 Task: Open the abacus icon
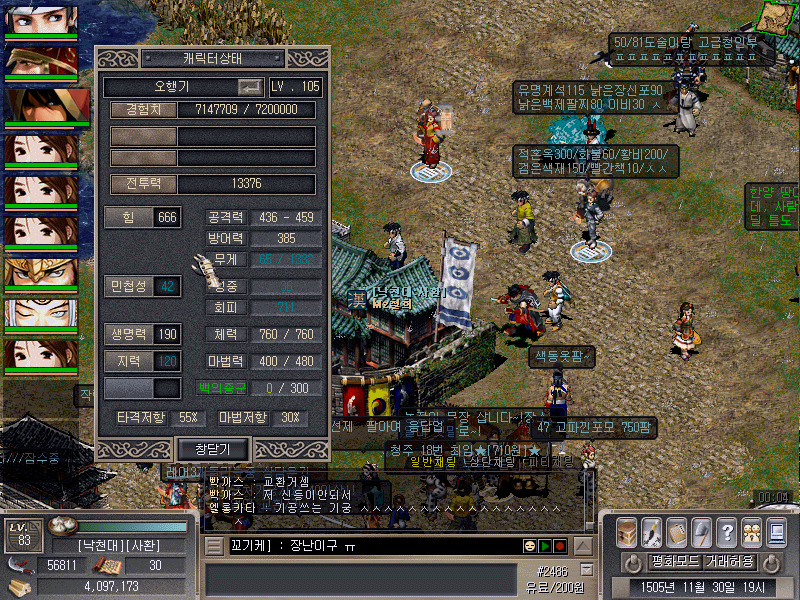[676, 531]
